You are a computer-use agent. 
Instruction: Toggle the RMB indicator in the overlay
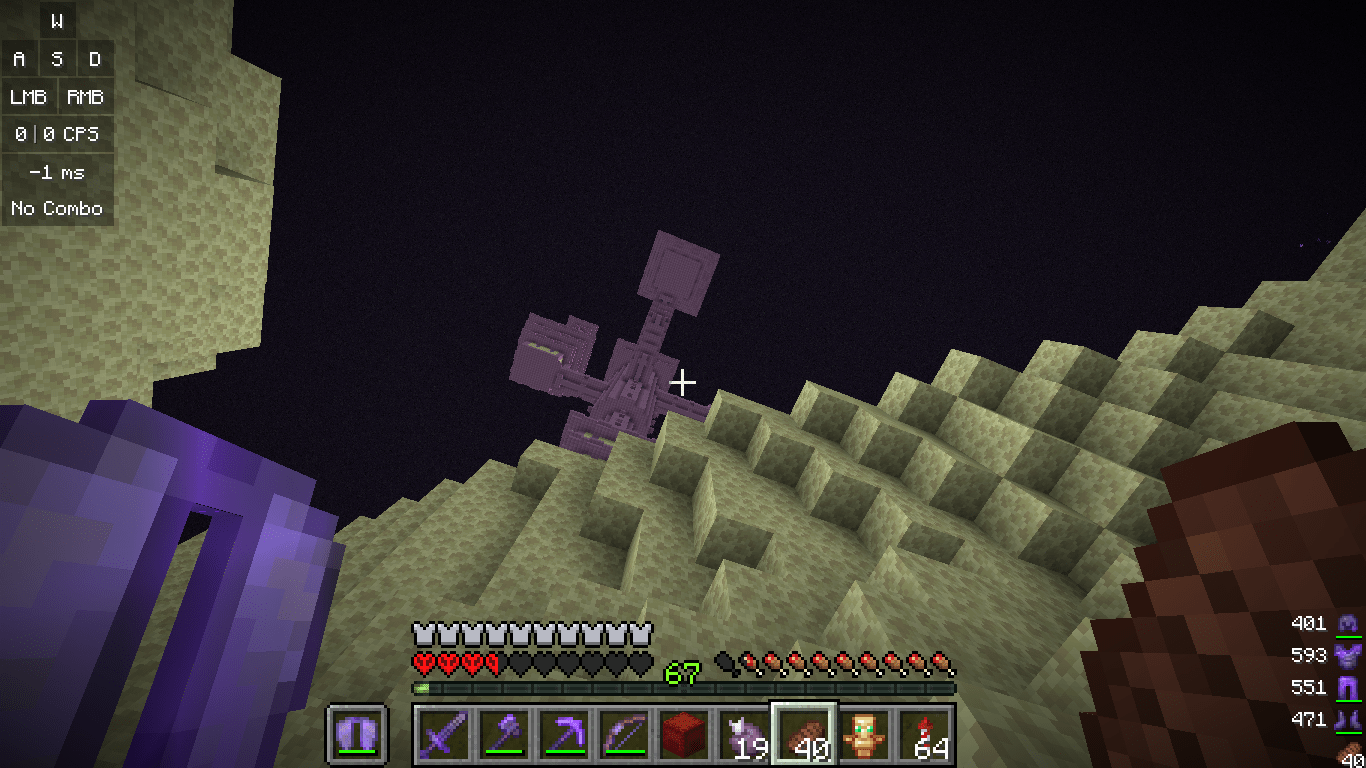coord(85,96)
